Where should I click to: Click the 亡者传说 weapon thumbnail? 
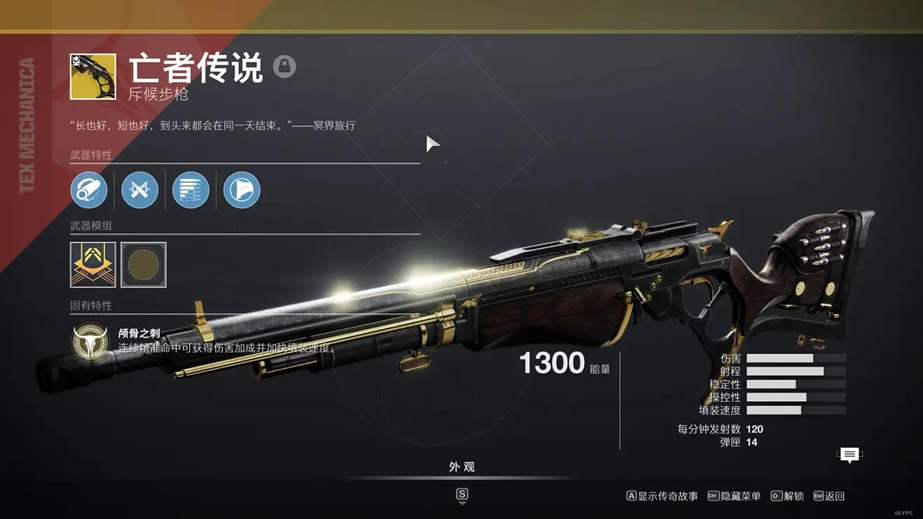[93, 76]
